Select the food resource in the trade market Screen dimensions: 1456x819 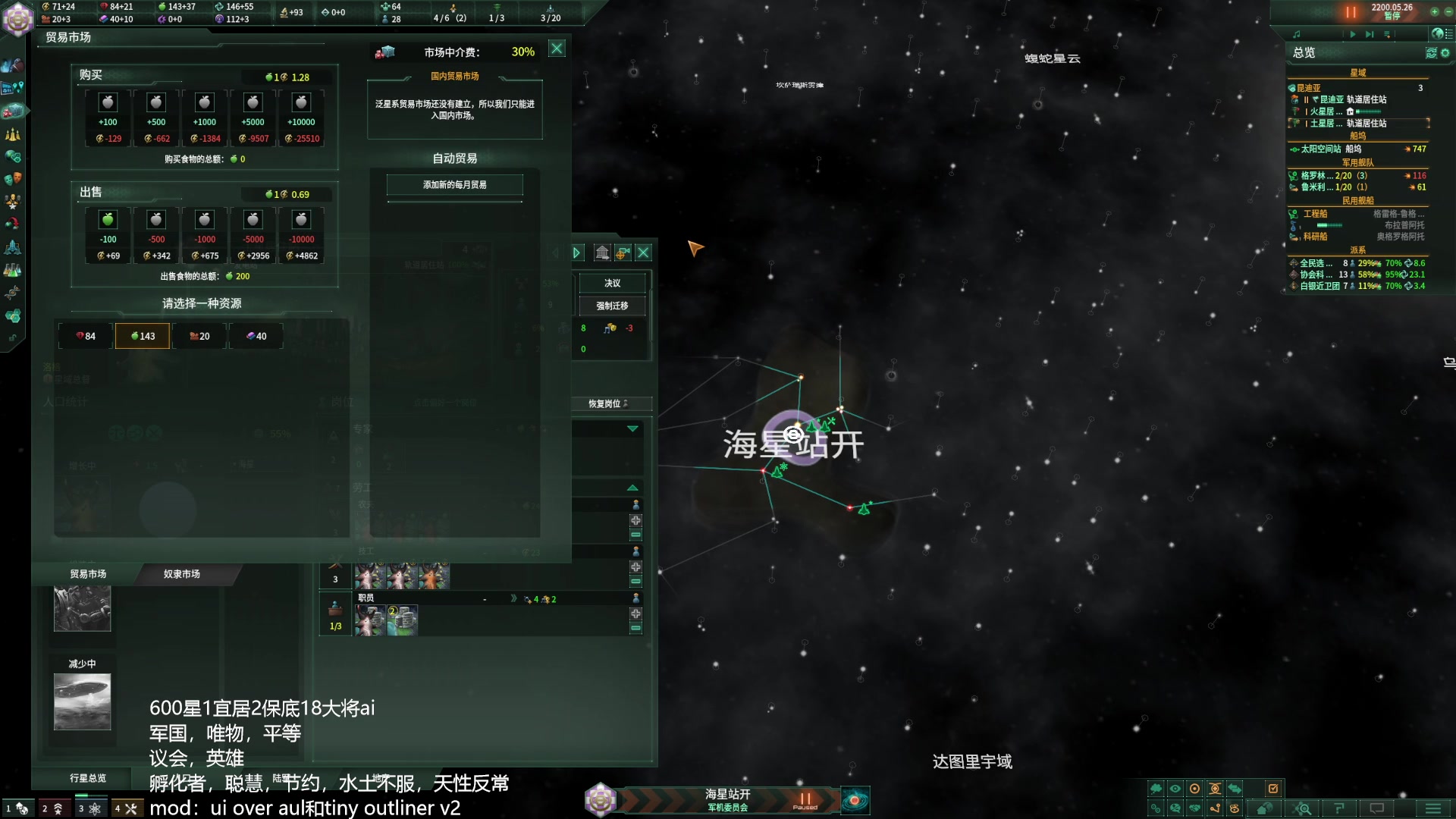(x=143, y=335)
